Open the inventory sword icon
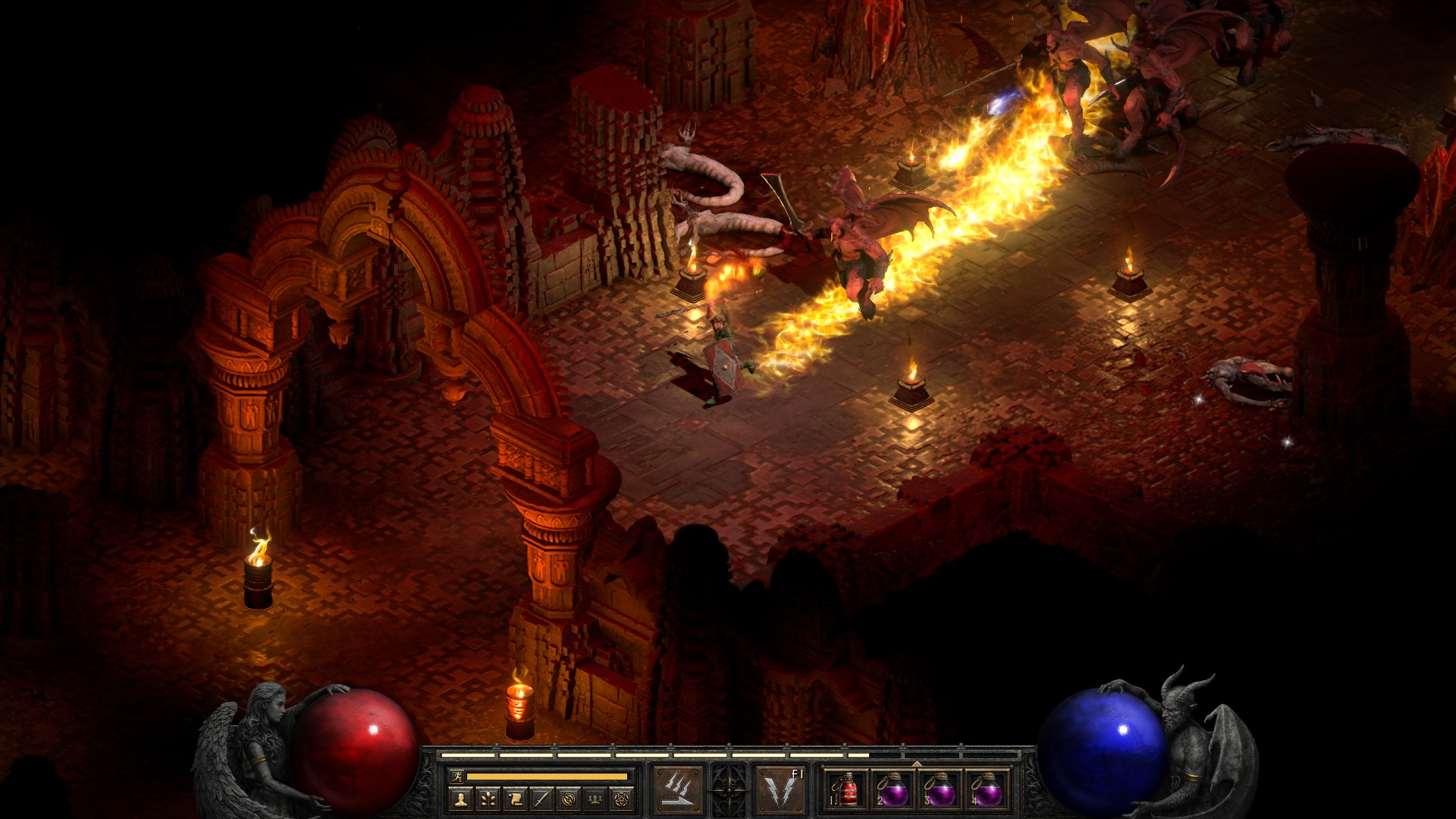This screenshot has width=1456, height=819. [541, 798]
